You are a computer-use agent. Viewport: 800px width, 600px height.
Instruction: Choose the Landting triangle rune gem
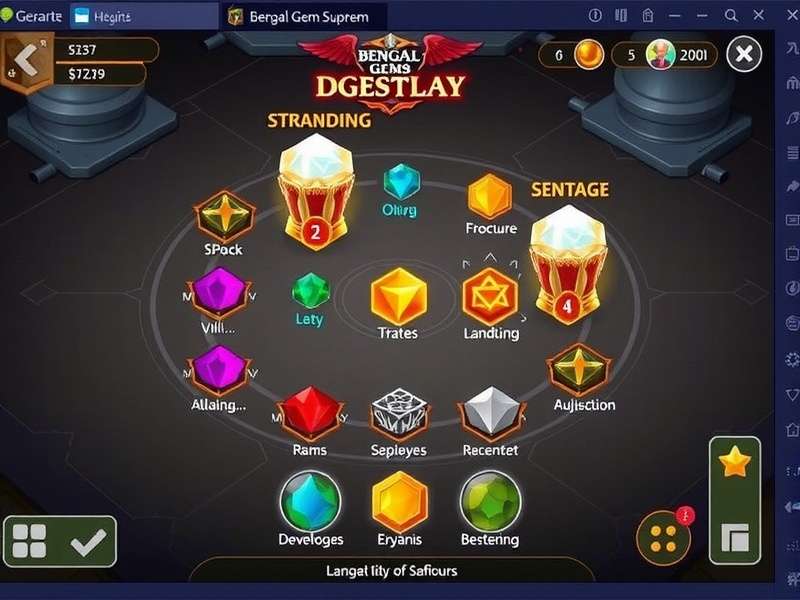pyautogui.click(x=490, y=297)
